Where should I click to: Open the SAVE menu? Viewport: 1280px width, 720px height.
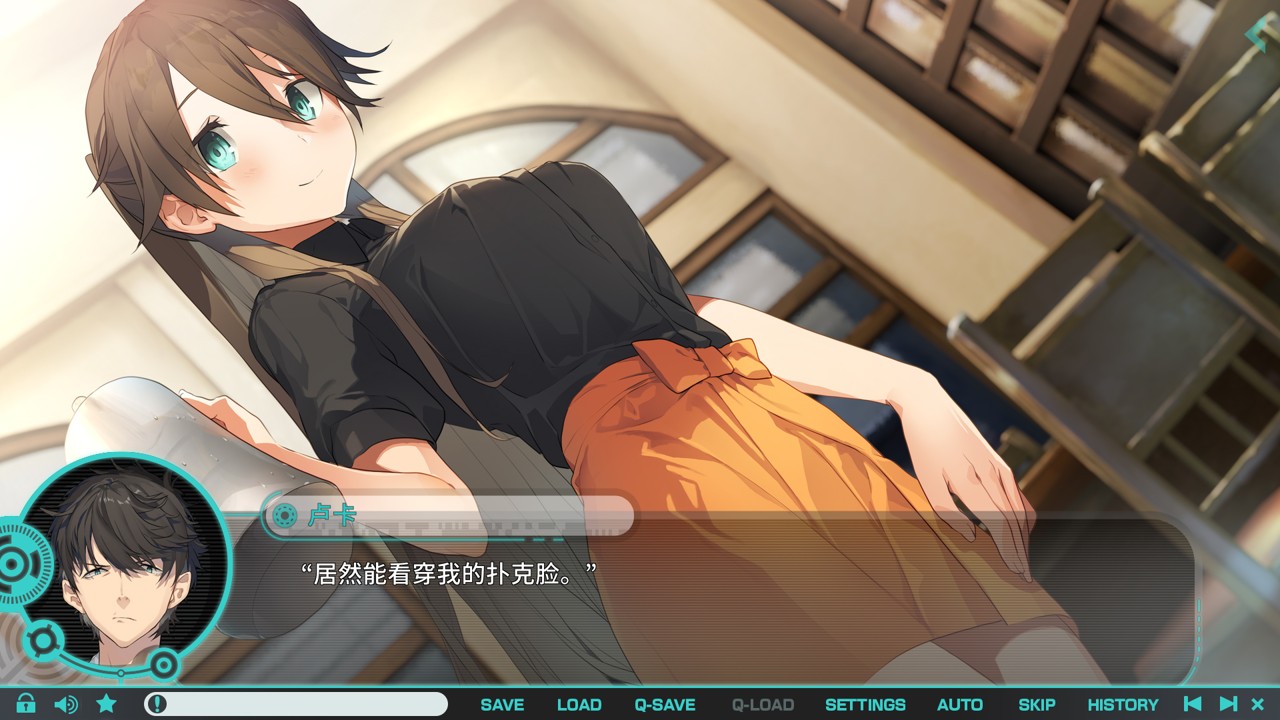coord(502,704)
